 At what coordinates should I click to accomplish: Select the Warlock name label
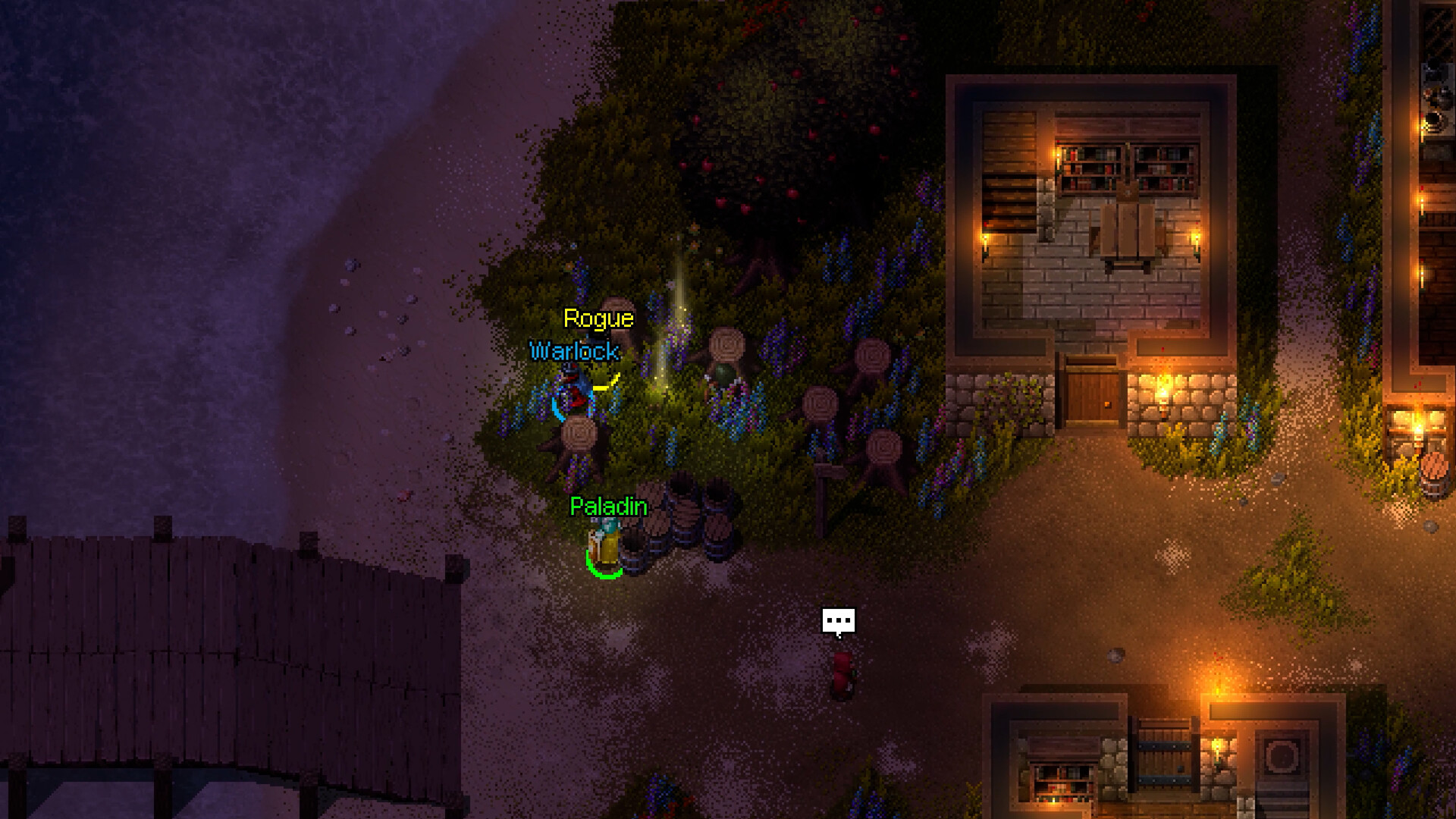pyautogui.click(x=574, y=351)
